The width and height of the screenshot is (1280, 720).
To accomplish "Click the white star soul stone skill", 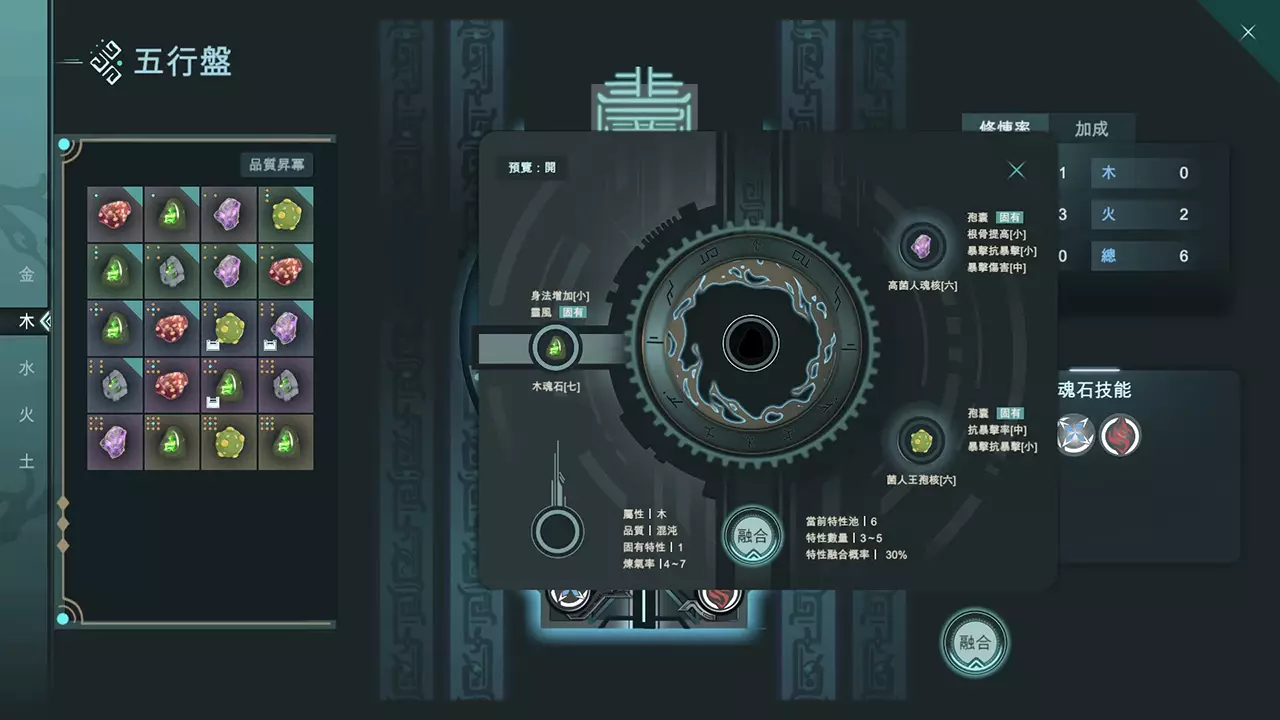I will [1075, 435].
